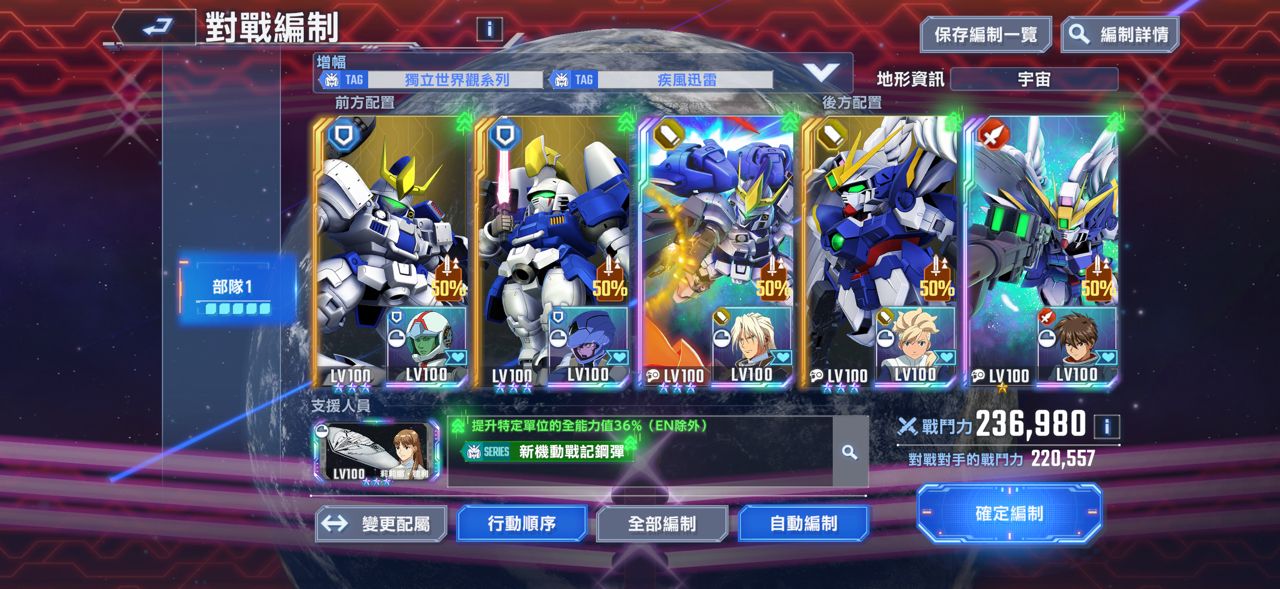Click the 變更配屬 button
1280x589 pixels.
[381, 523]
